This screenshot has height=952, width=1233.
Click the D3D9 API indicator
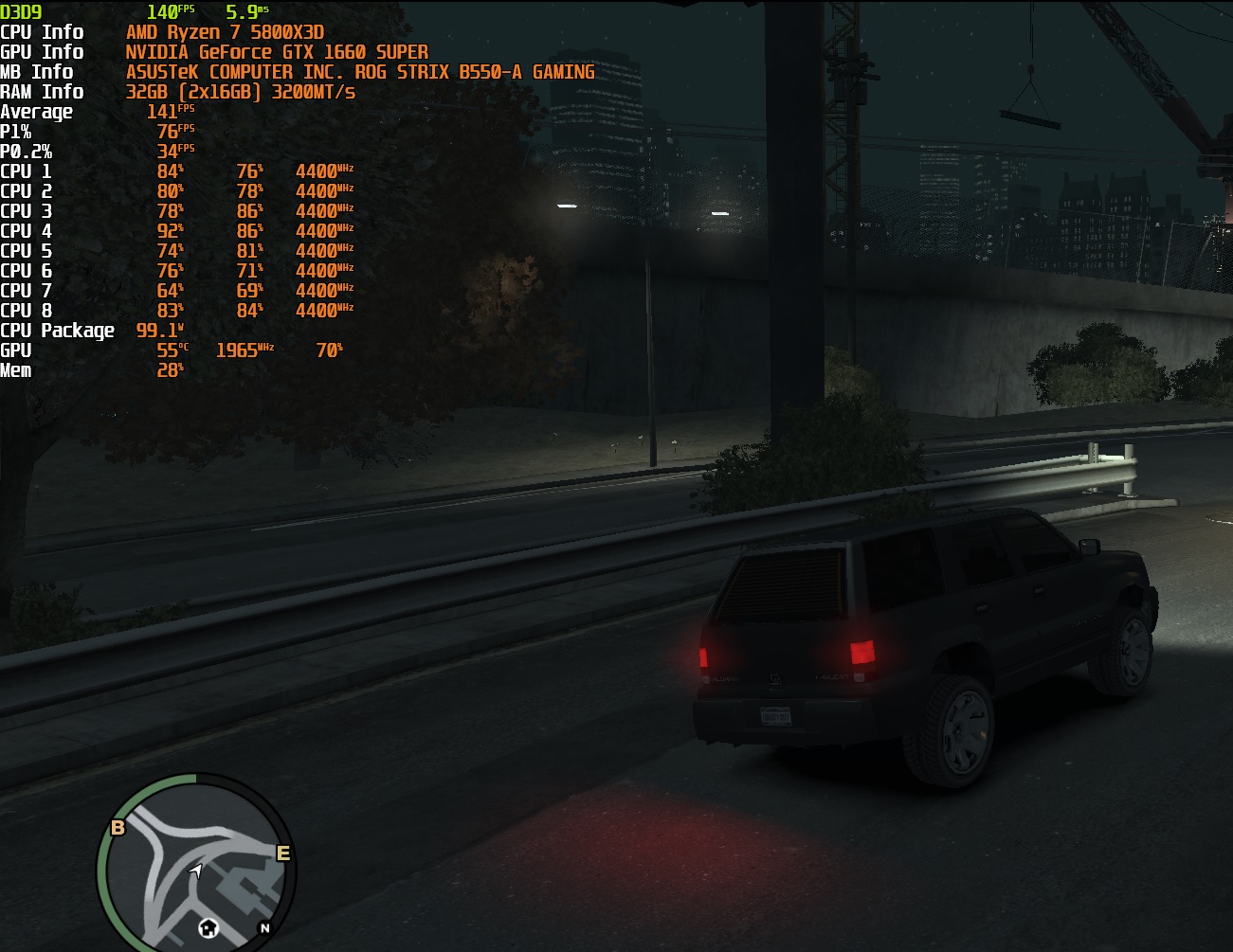tap(22, 11)
